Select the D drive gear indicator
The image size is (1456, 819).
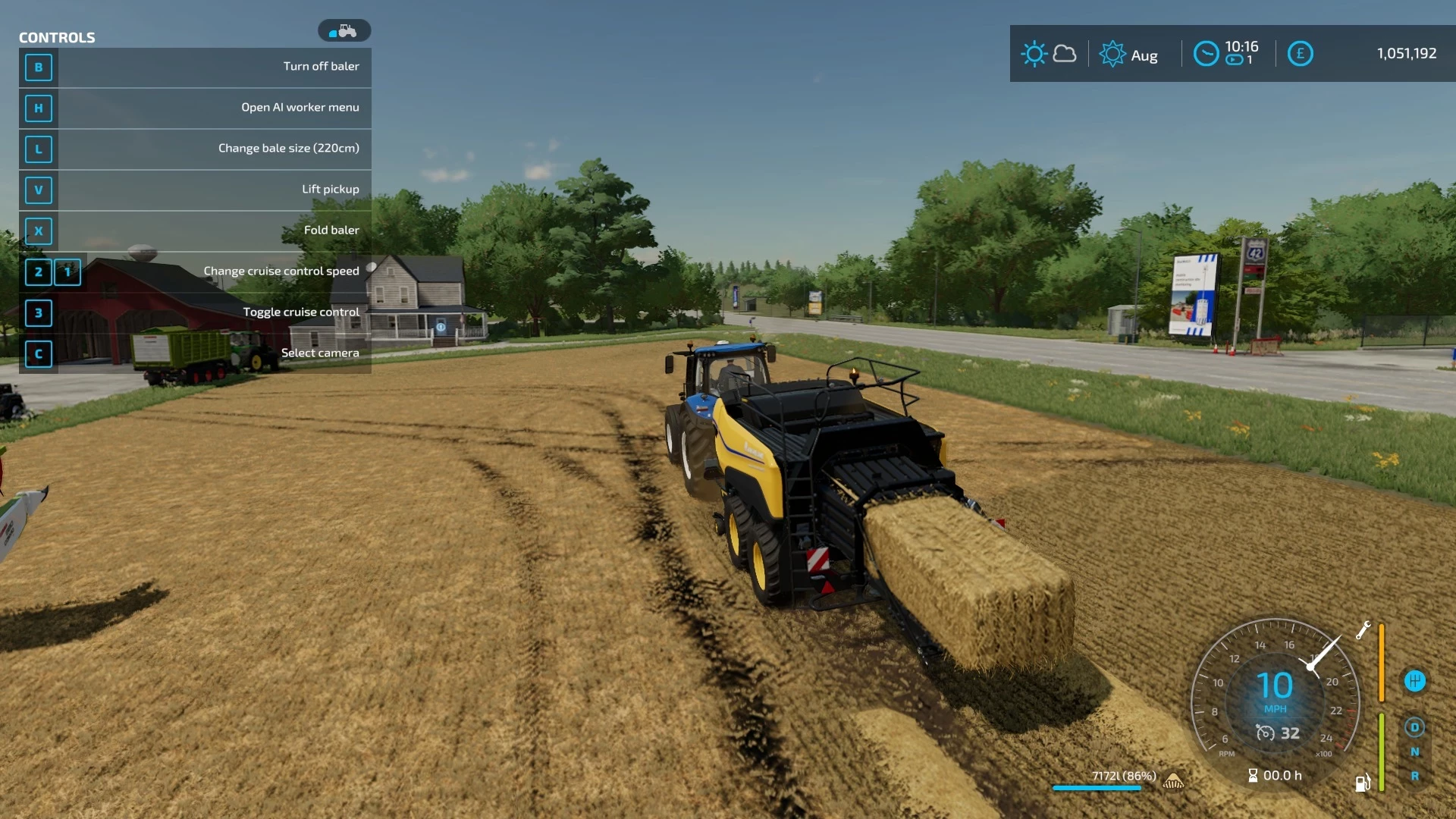point(1414,726)
